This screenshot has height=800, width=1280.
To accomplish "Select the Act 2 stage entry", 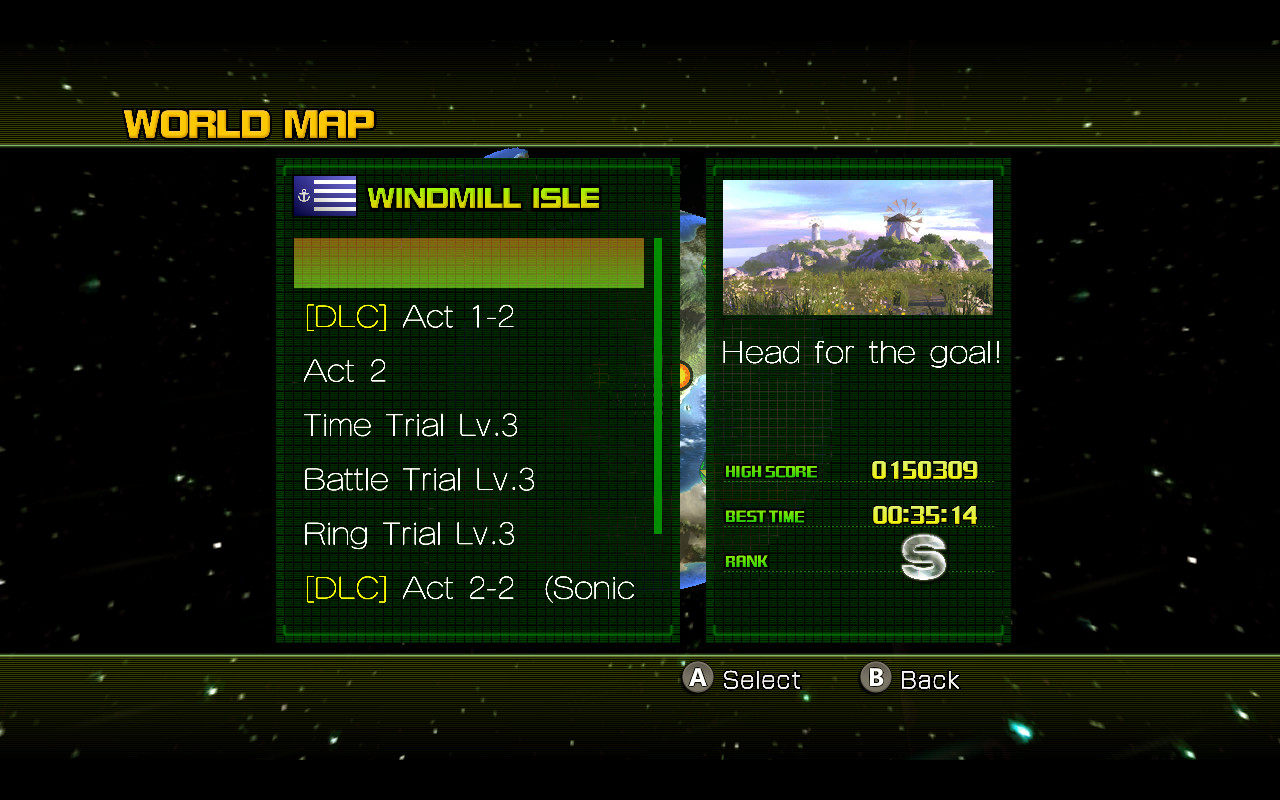I will [x=345, y=371].
